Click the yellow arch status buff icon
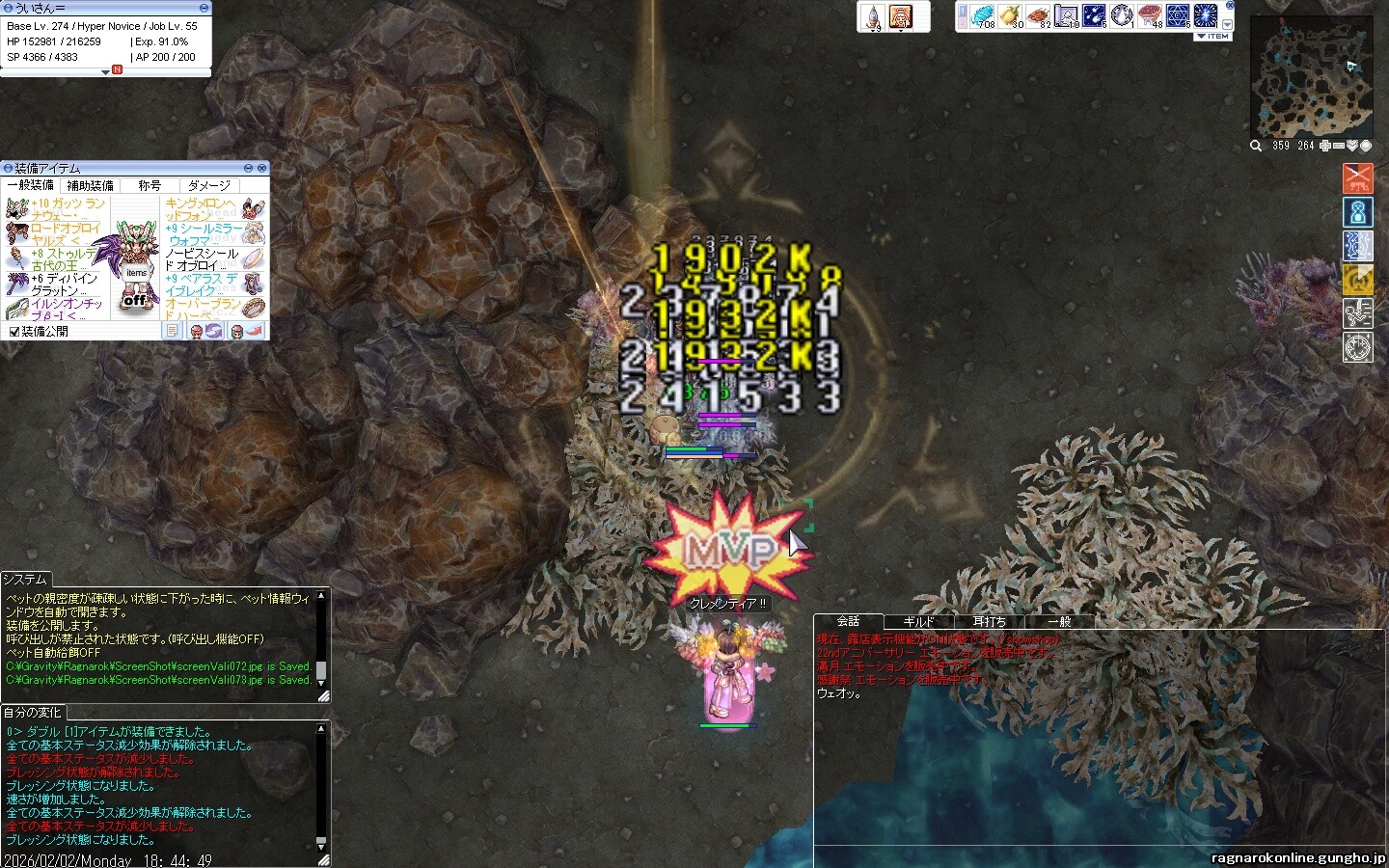The width and height of the screenshot is (1389, 868). tap(1357, 280)
